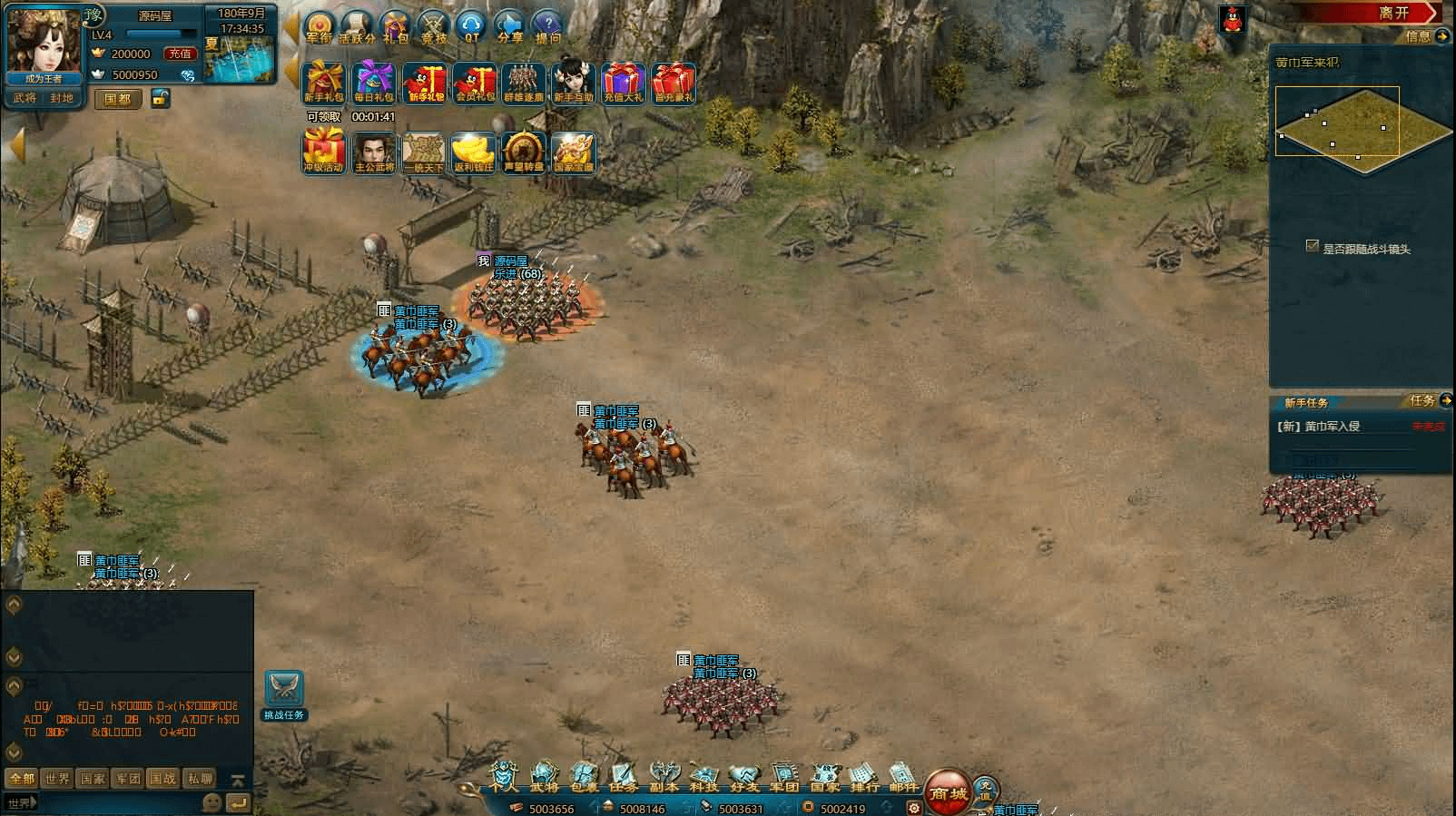Switch chat to the 世界 tab
Image resolution: width=1456 pixels, height=816 pixels.
coord(57,778)
